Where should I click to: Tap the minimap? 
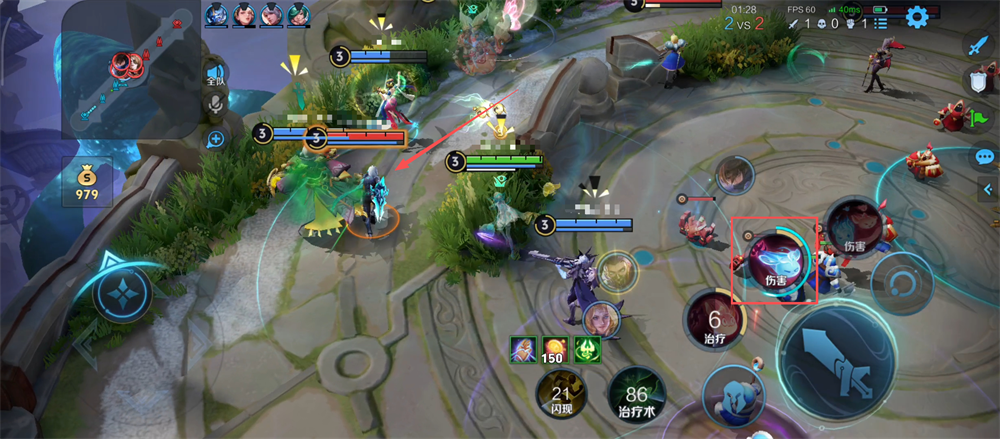[x=131, y=70]
